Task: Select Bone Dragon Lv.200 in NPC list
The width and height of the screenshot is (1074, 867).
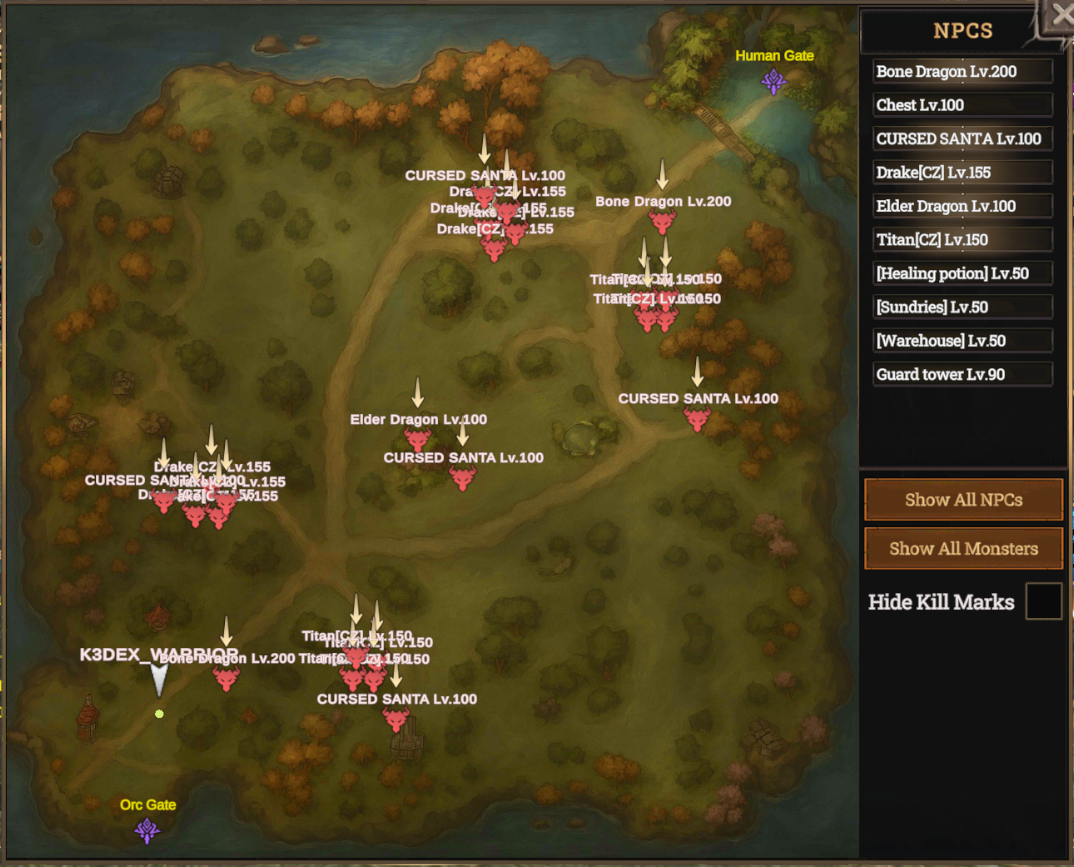Action: click(962, 72)
